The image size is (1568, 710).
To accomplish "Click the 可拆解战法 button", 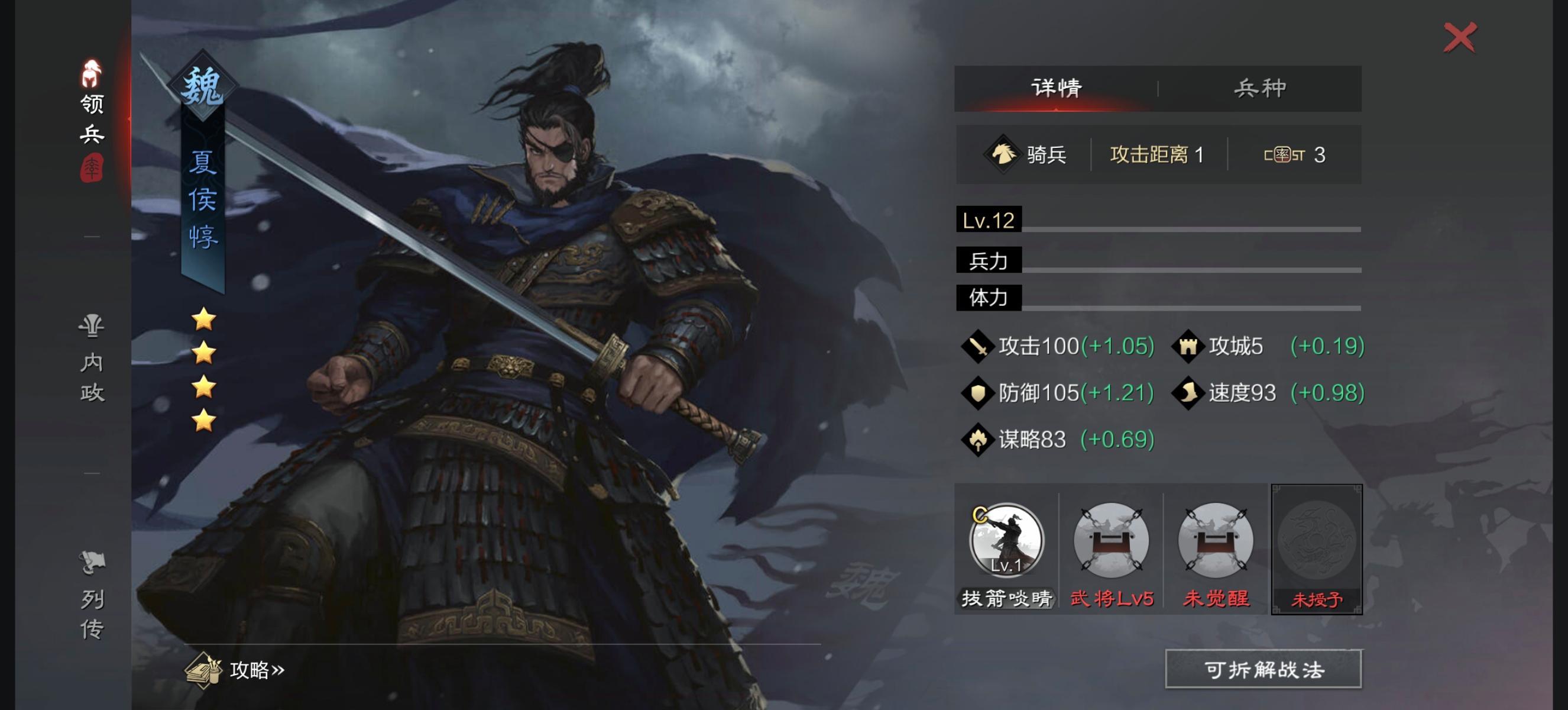I will pos(1263,669).
